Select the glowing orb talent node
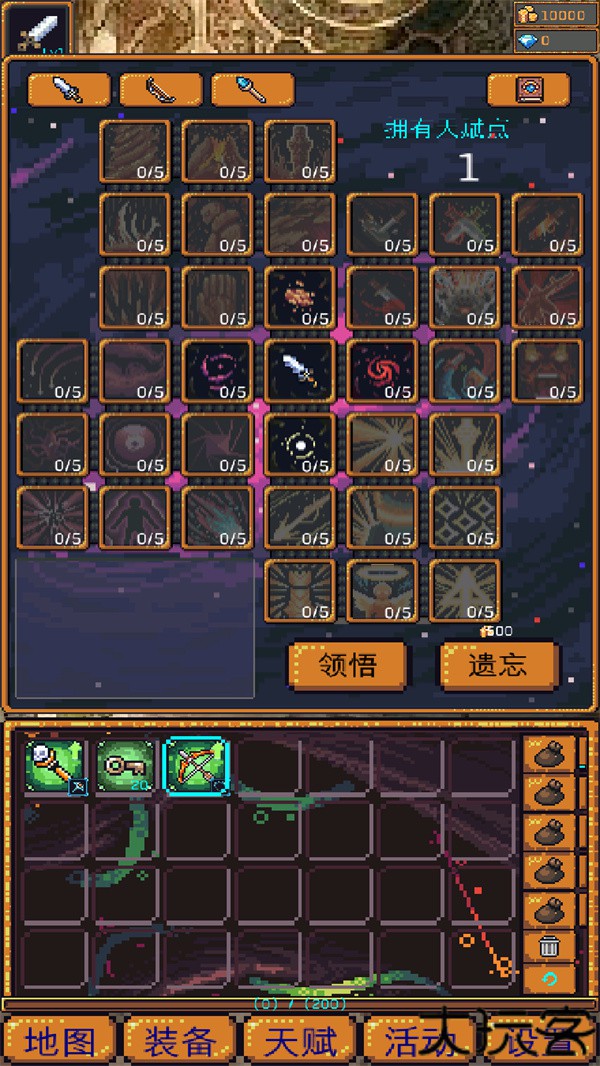The height and width of the screenshot is (1066, 600). click(300, 443)
